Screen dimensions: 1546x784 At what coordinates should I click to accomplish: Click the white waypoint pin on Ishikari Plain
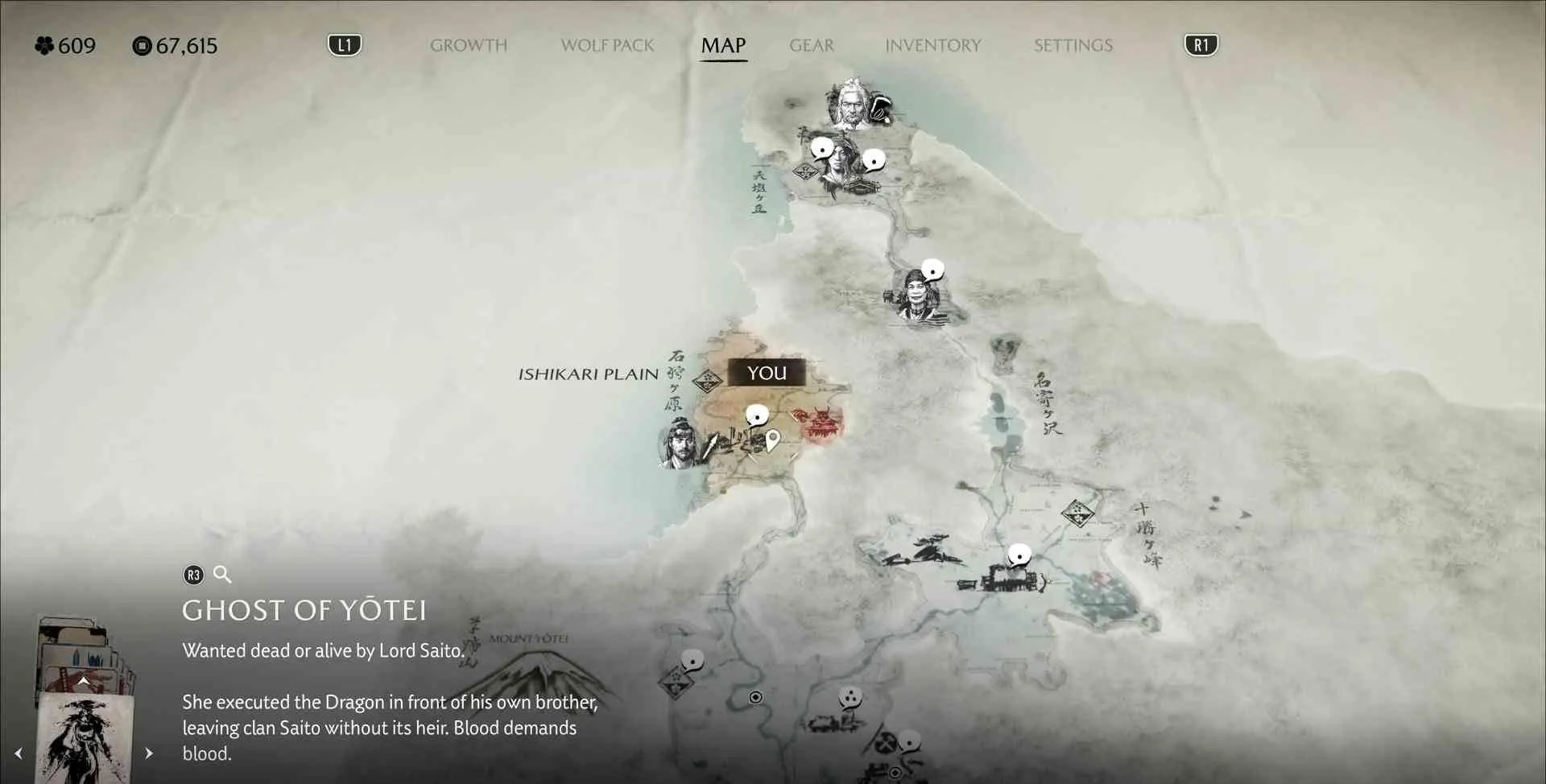point(772,440)
